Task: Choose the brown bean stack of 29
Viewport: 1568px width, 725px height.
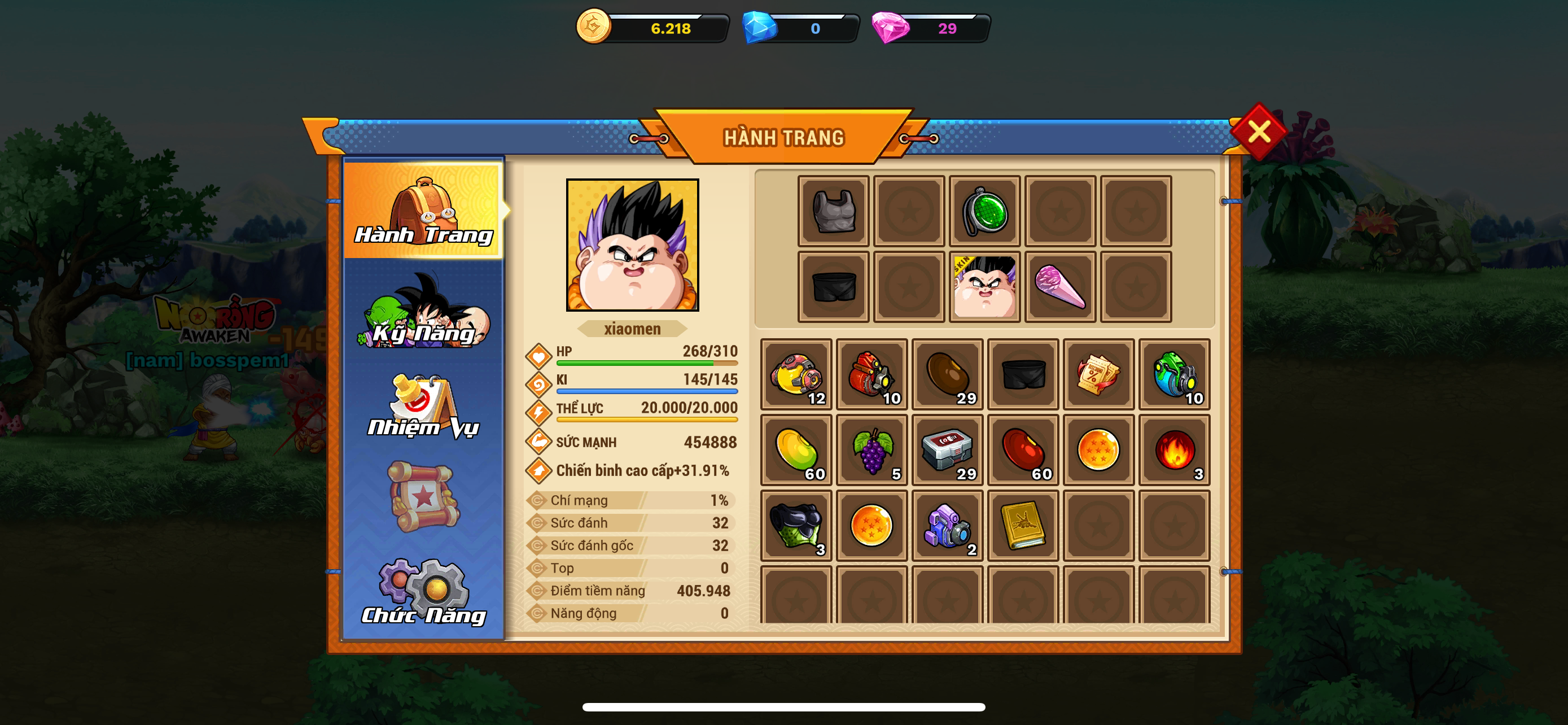Action: 948,374
